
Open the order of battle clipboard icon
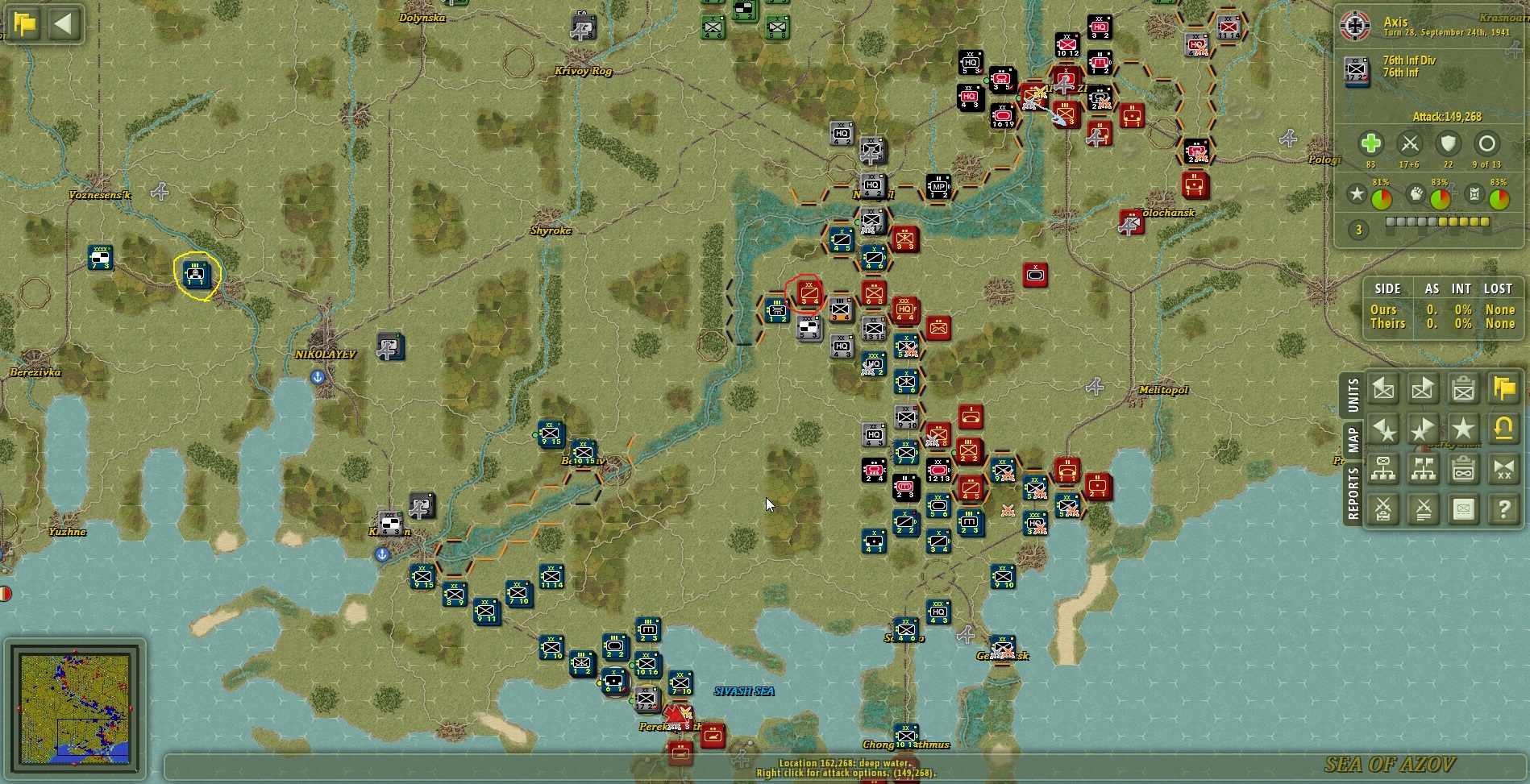tap(1463, 470)
